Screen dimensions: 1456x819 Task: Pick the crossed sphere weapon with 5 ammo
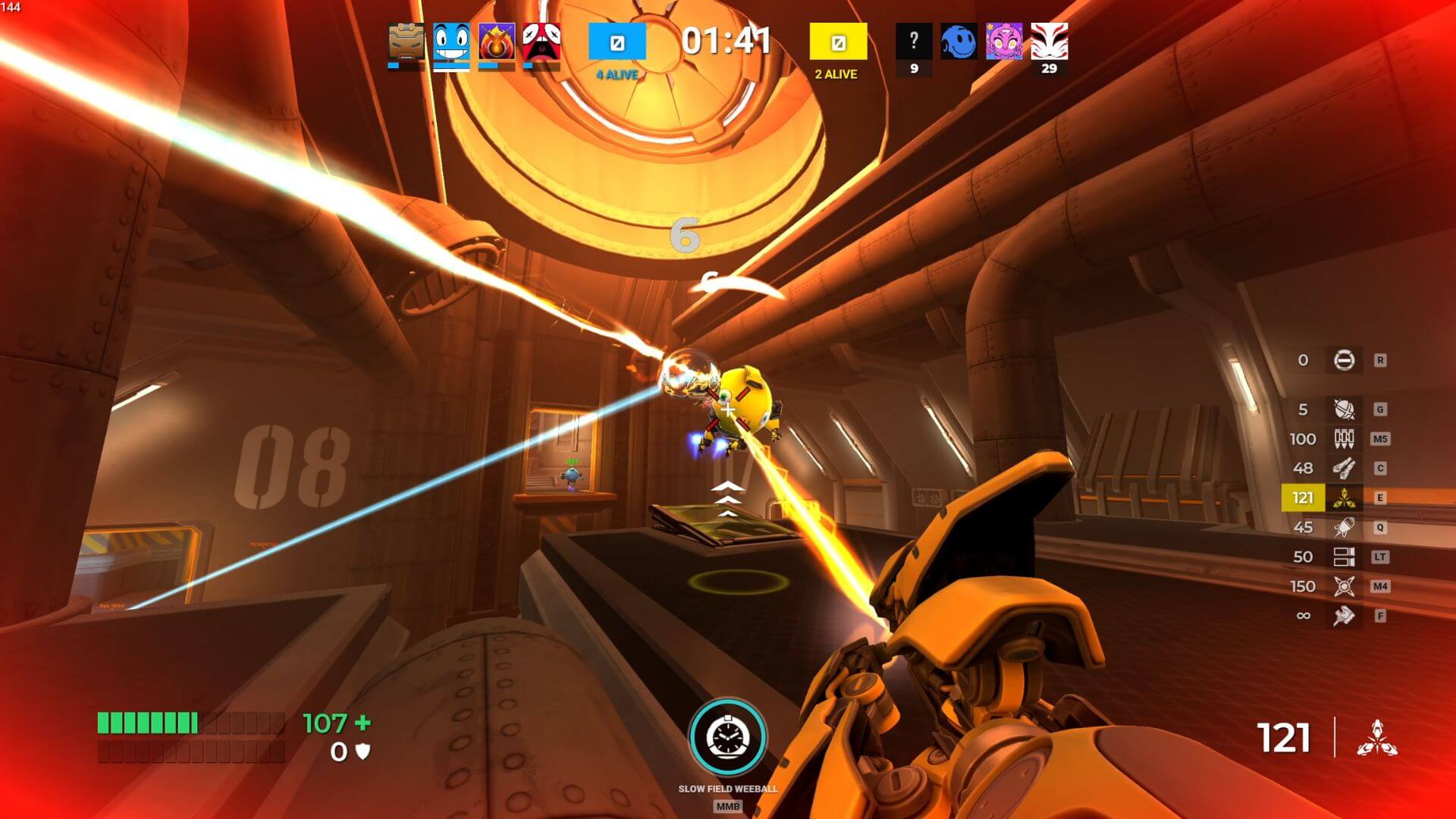(1344, 409)
